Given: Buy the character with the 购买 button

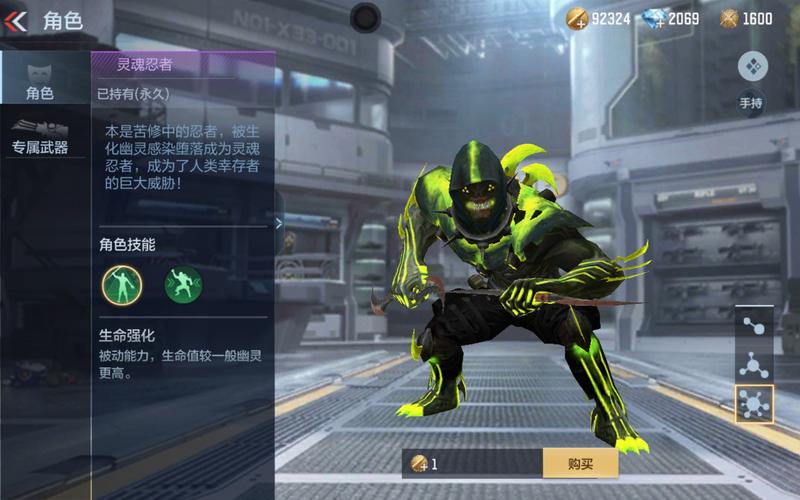Looking at the screenshot, I should 580,463.
